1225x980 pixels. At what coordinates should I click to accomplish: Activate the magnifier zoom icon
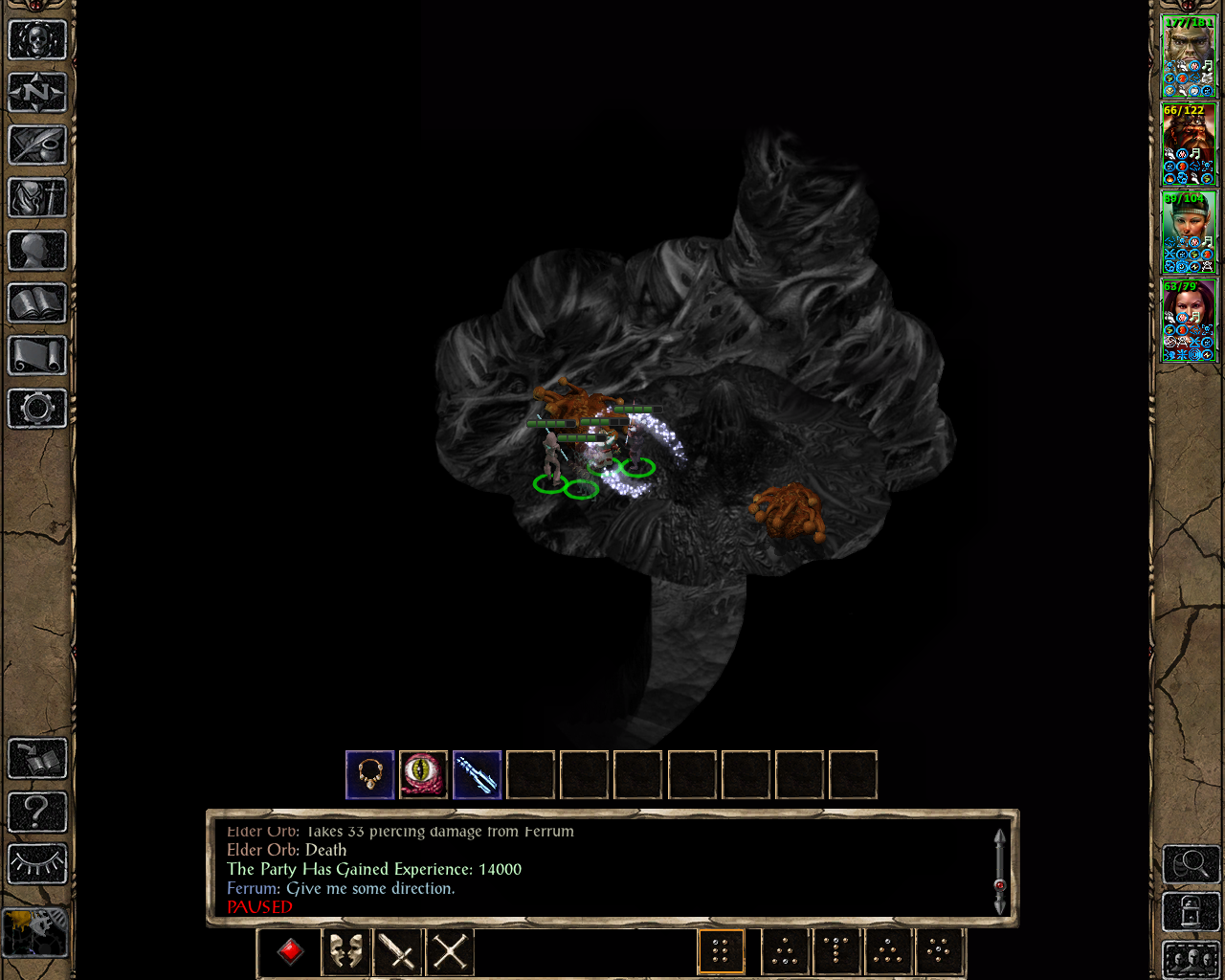tap(1190, 863)
